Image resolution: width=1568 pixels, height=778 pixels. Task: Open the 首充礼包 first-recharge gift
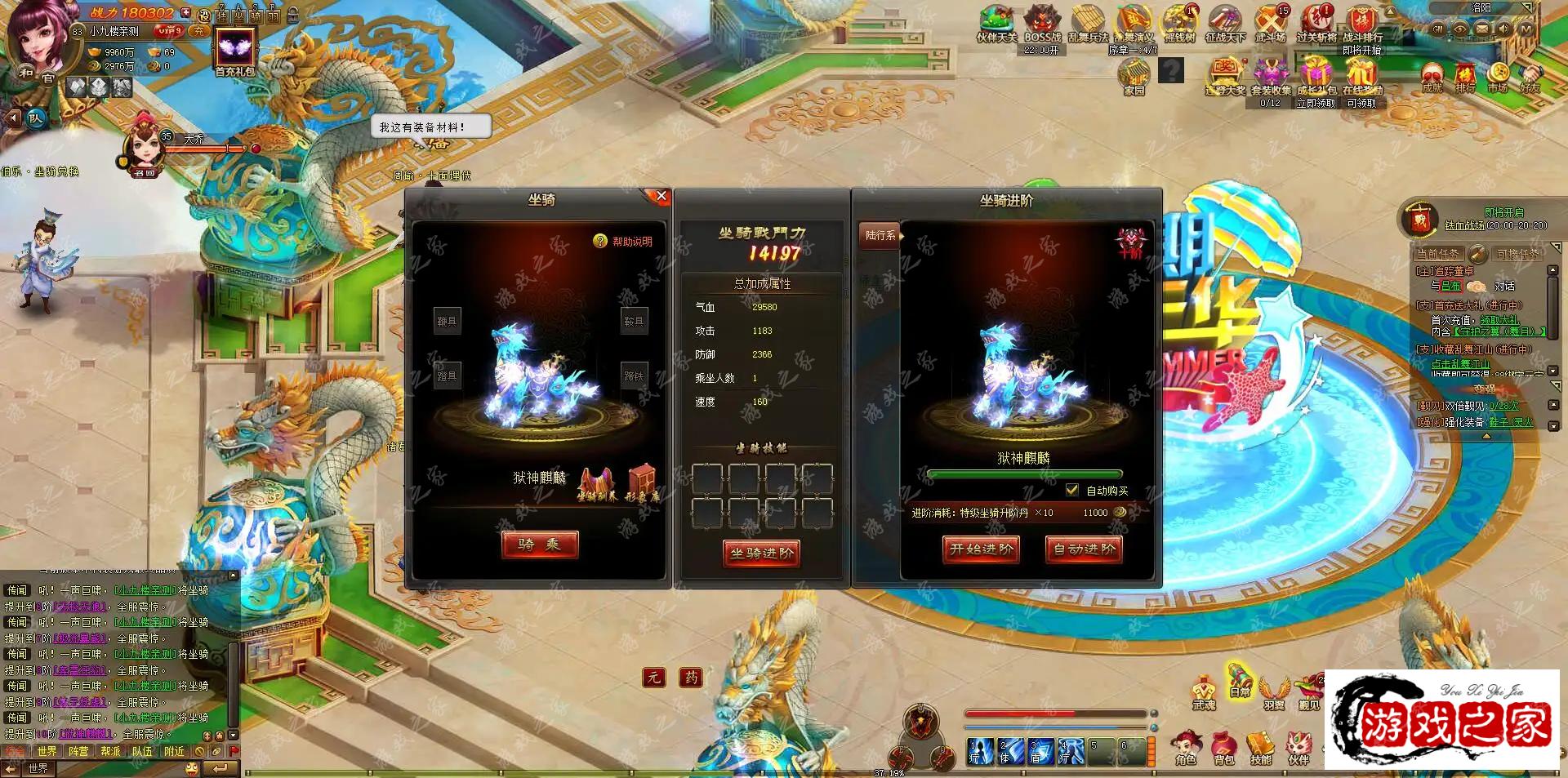235,51
